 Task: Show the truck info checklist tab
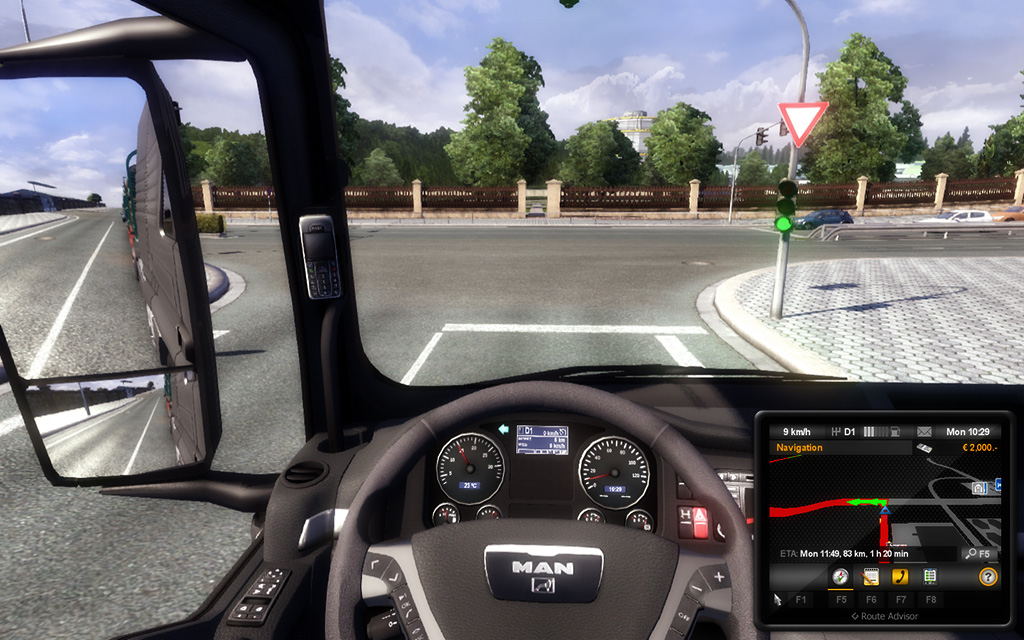pyautogui.click(x=930, y=577)
